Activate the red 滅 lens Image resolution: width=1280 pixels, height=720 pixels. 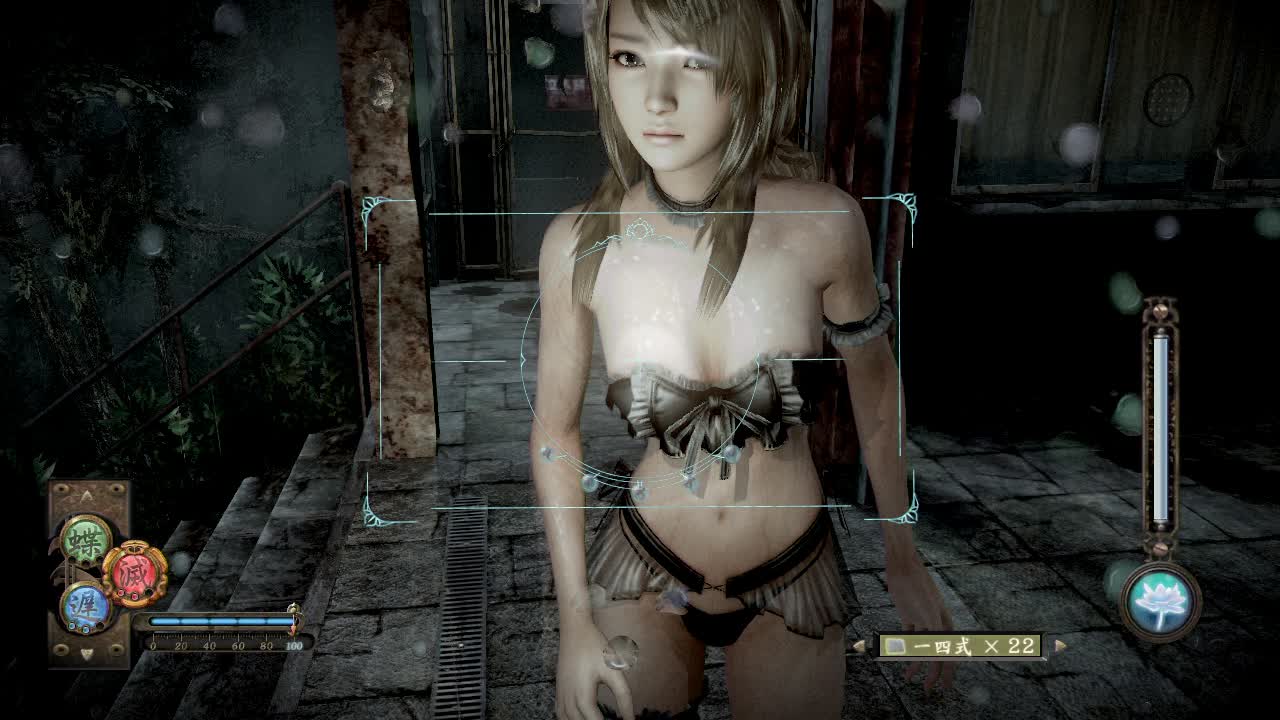point(134,574)
